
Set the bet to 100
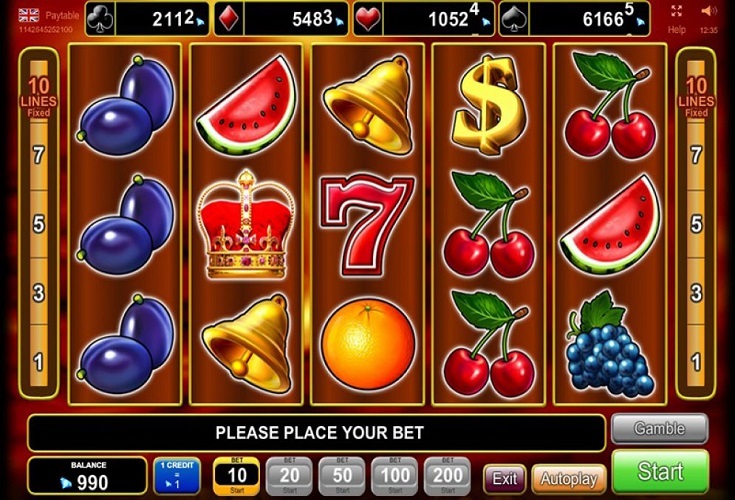tap(394, 475)
